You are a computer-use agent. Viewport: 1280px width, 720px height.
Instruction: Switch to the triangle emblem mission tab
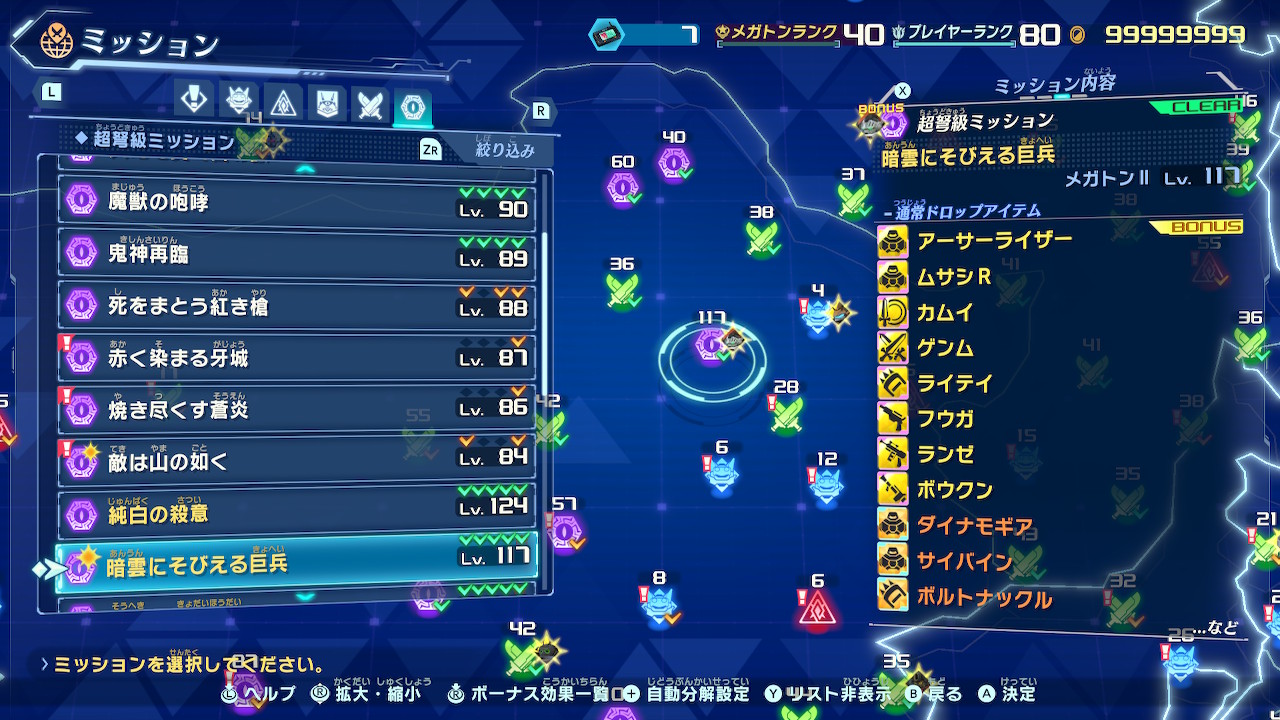click(283, 102)
